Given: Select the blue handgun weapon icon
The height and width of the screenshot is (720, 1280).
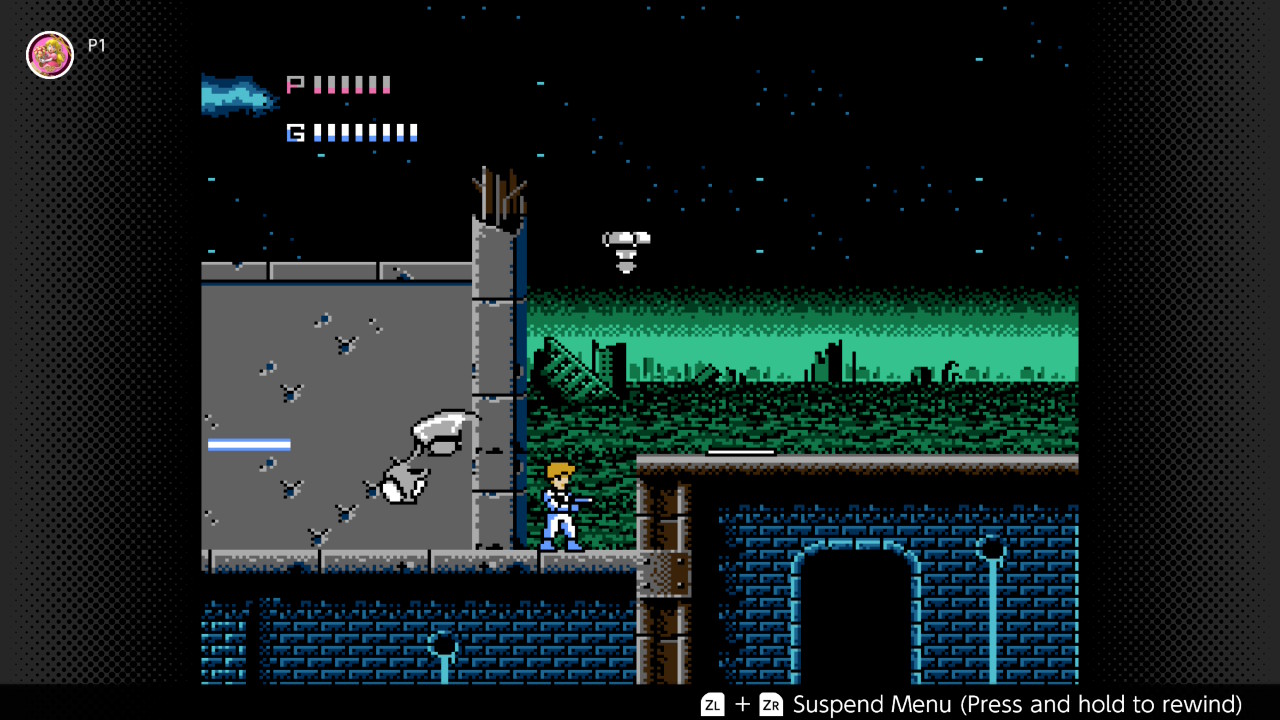Looking at the screenshot, I should point(238,96).
